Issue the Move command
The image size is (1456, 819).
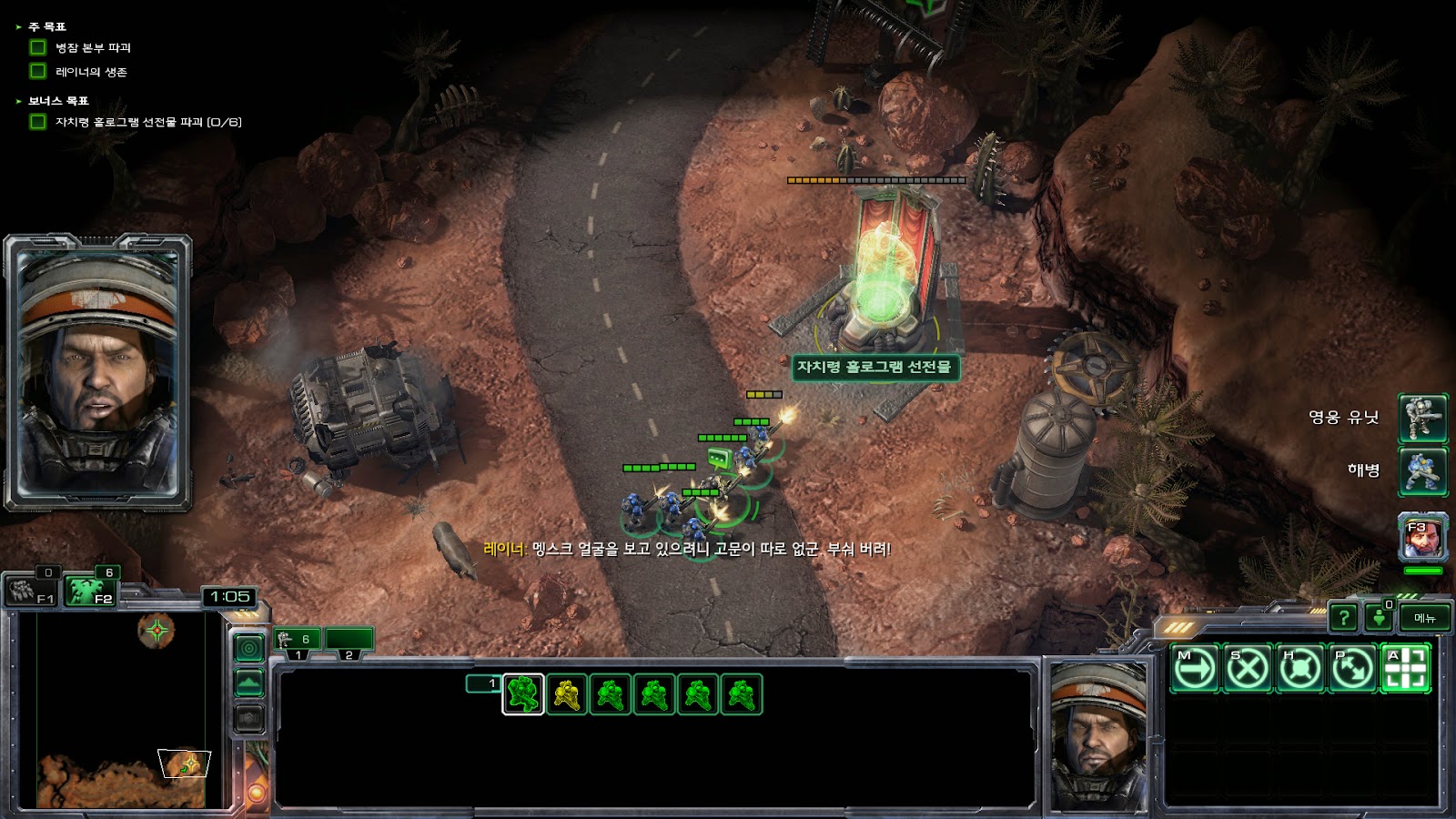tap(1194, 669)
